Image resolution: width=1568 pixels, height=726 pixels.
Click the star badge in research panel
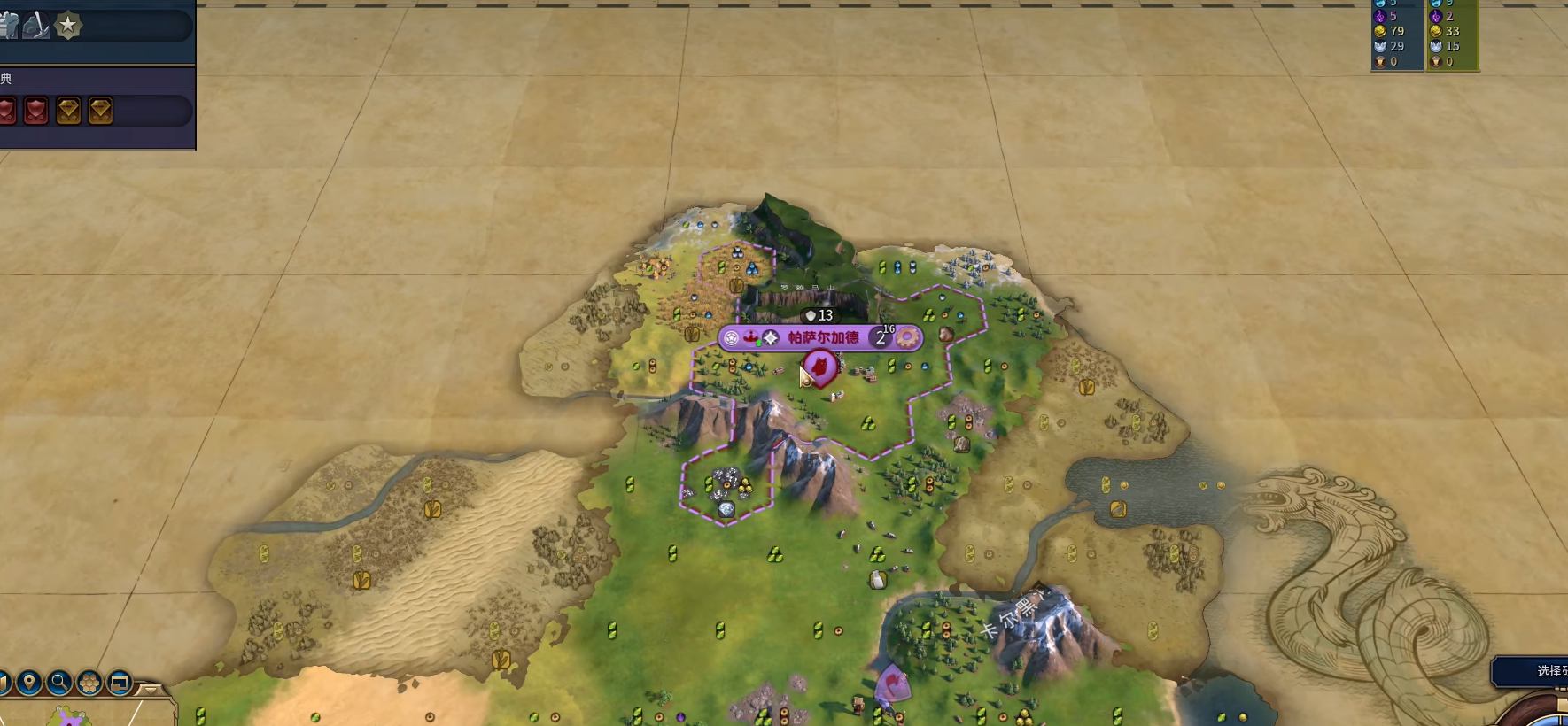click(68, 26)
